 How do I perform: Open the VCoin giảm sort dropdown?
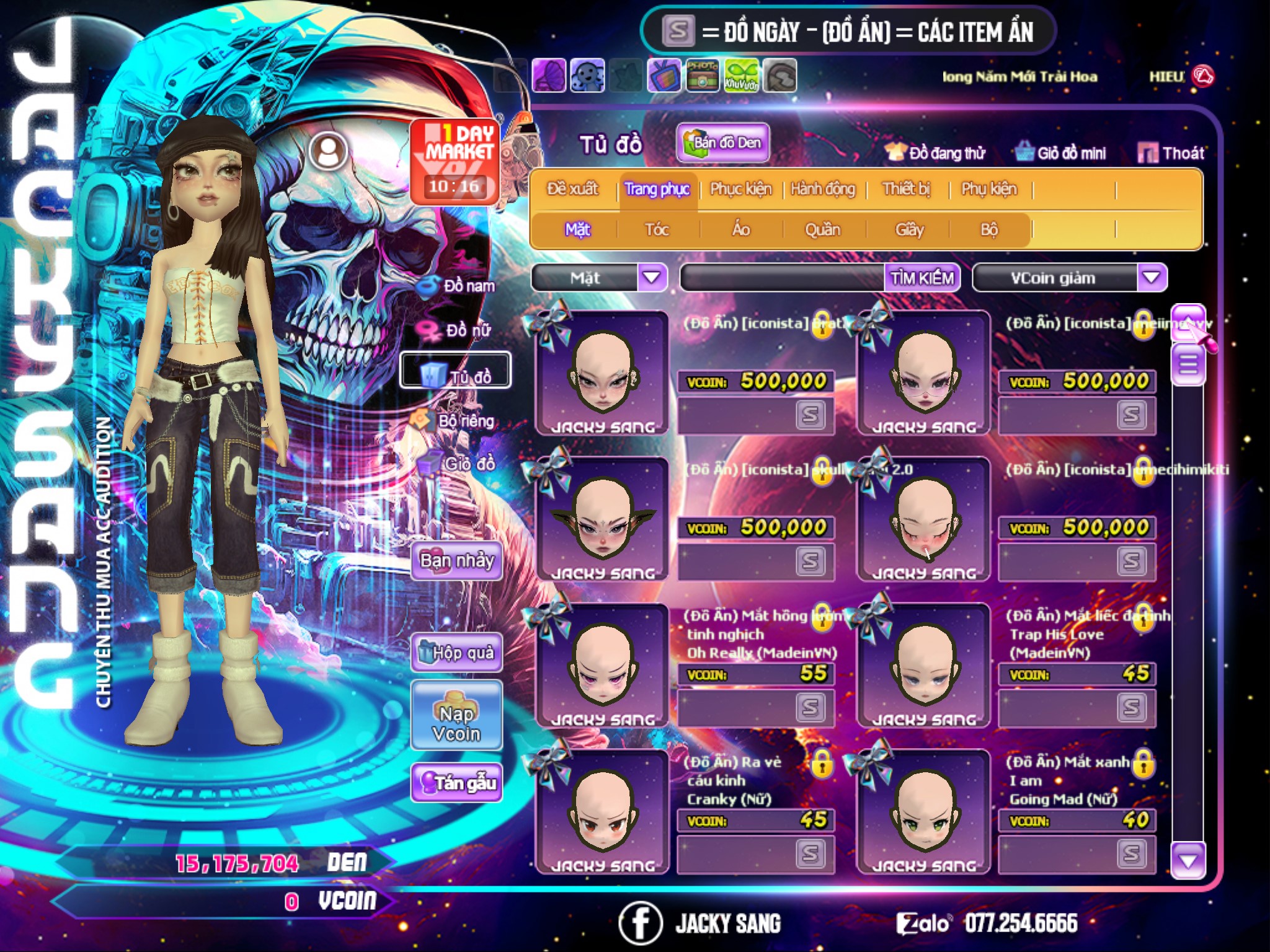point(1152,277)
